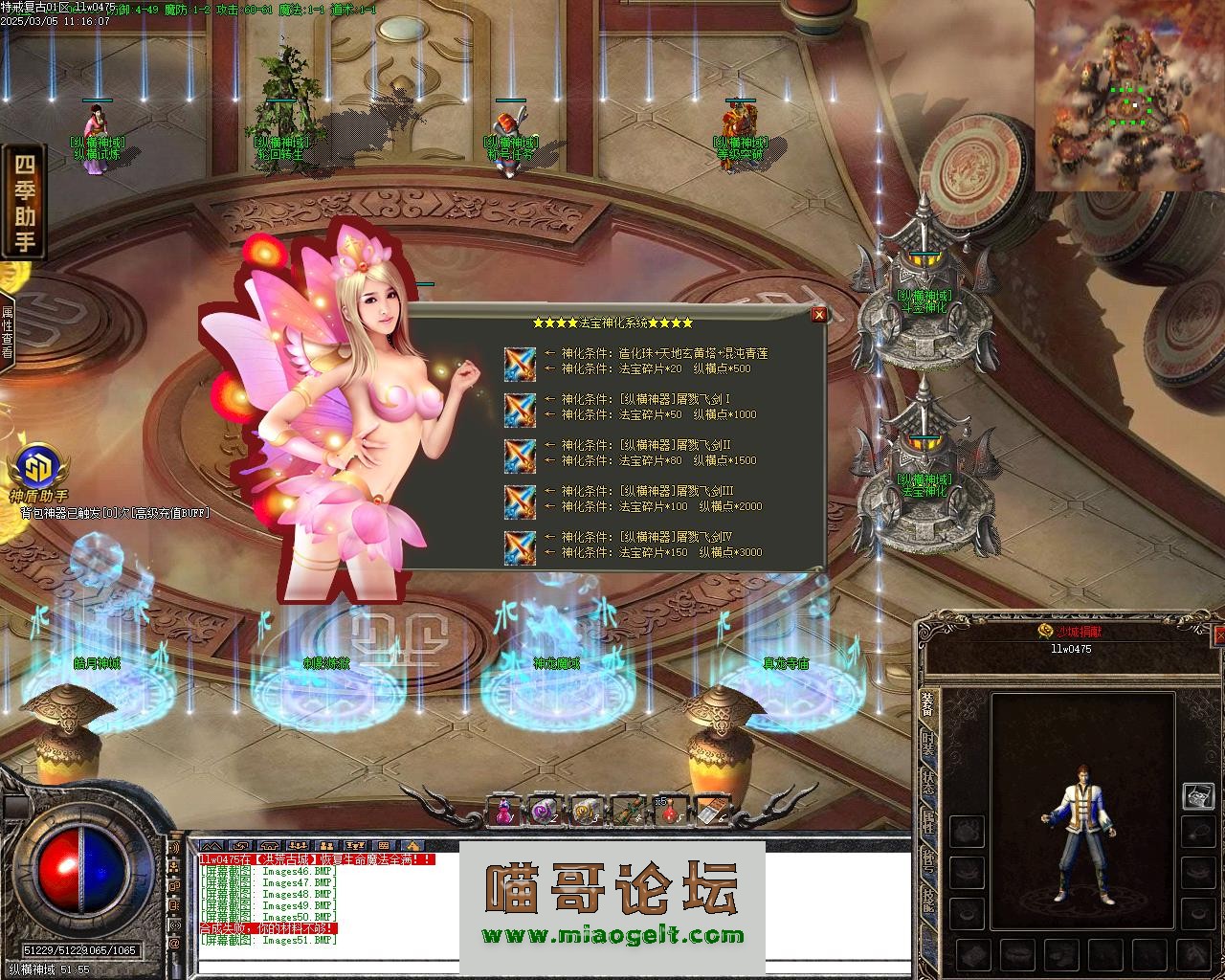
Task: Select the 造化珠+天地玄黄塔+混沌青莲 upgrade option
Action: (x=521, y=362)
